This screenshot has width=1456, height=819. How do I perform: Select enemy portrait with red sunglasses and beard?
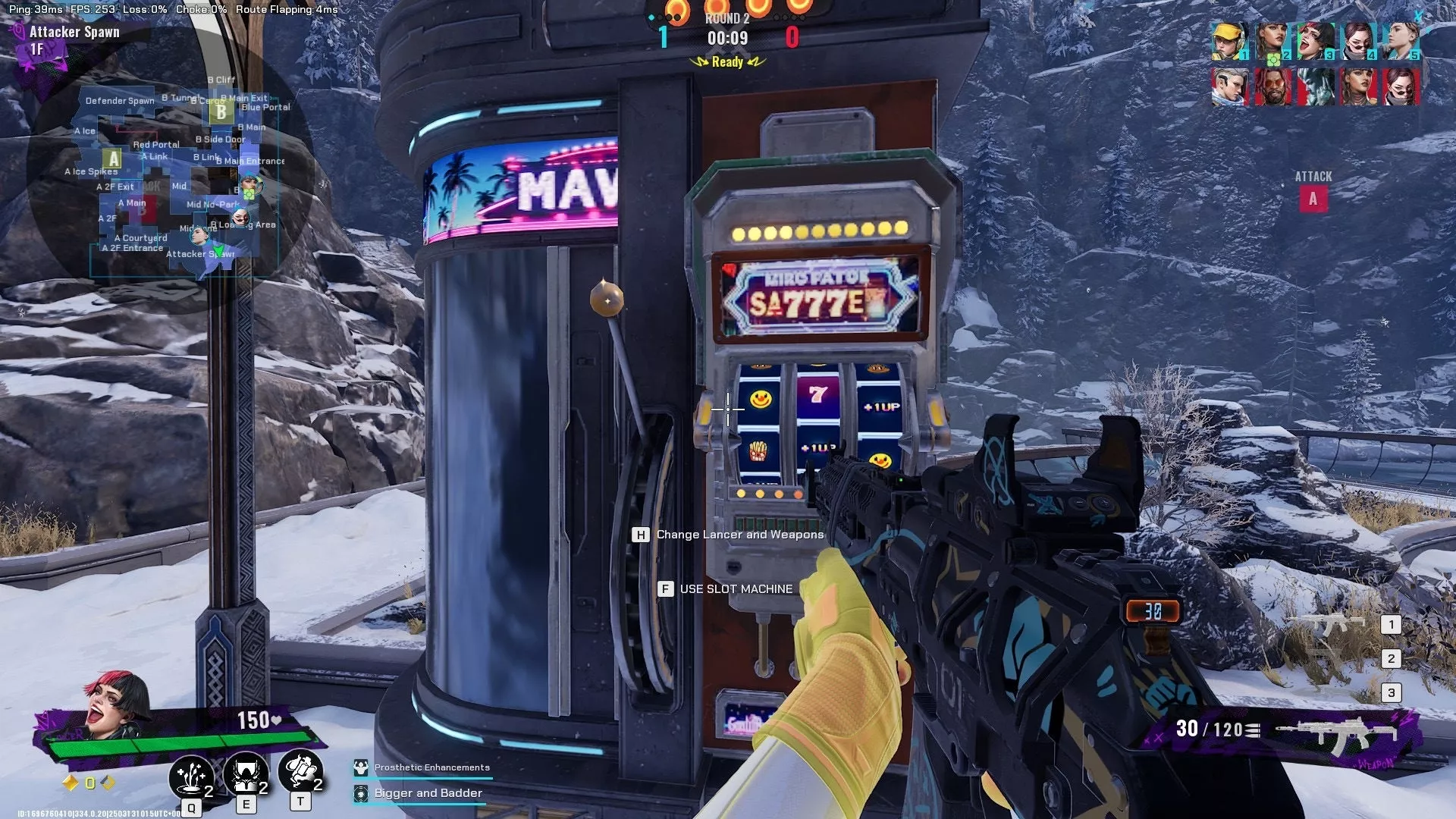click(1272, 86)
